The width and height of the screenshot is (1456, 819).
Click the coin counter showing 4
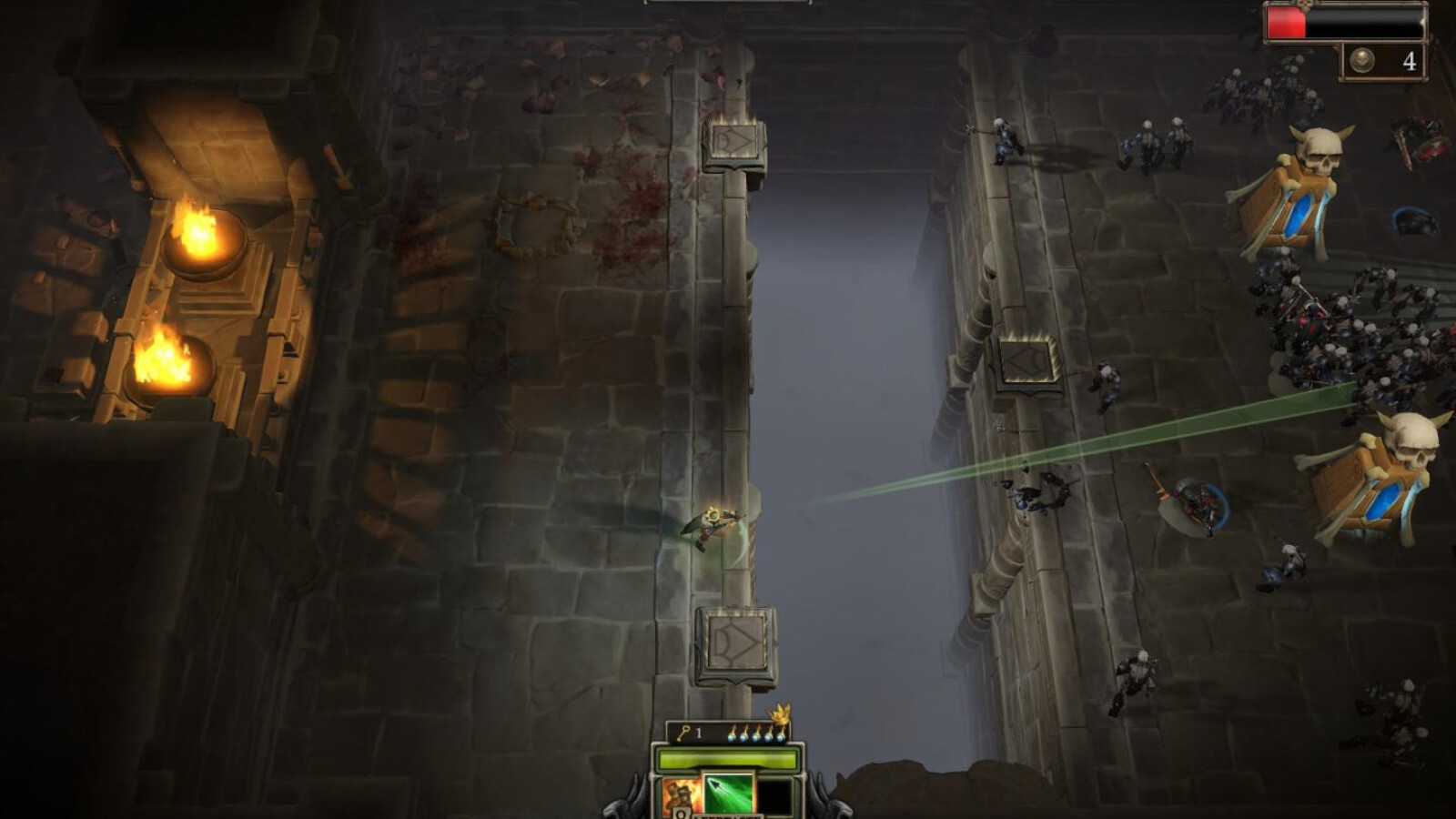[1410, 60]
